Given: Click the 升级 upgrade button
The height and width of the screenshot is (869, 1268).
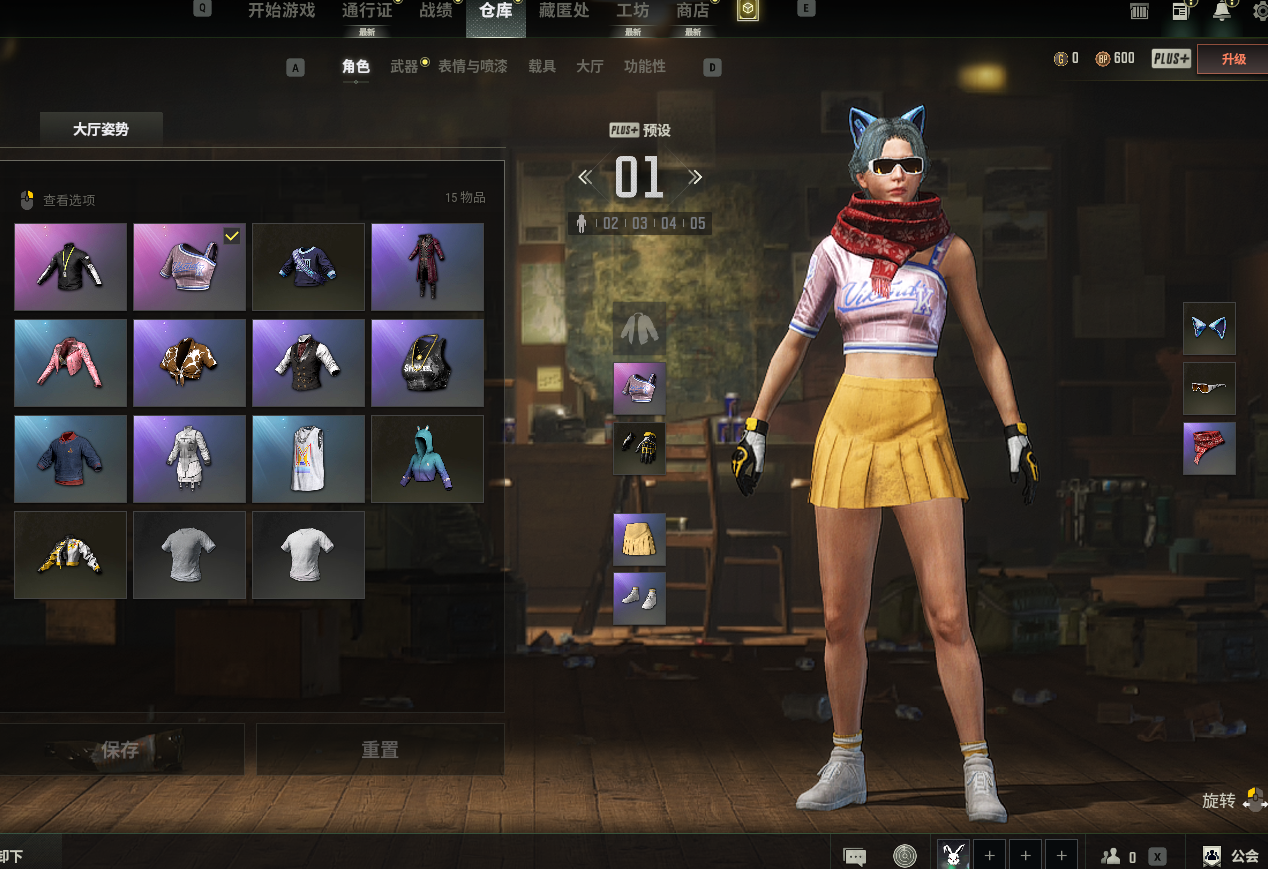Looking at the screenshot, I should (1232, 59).
